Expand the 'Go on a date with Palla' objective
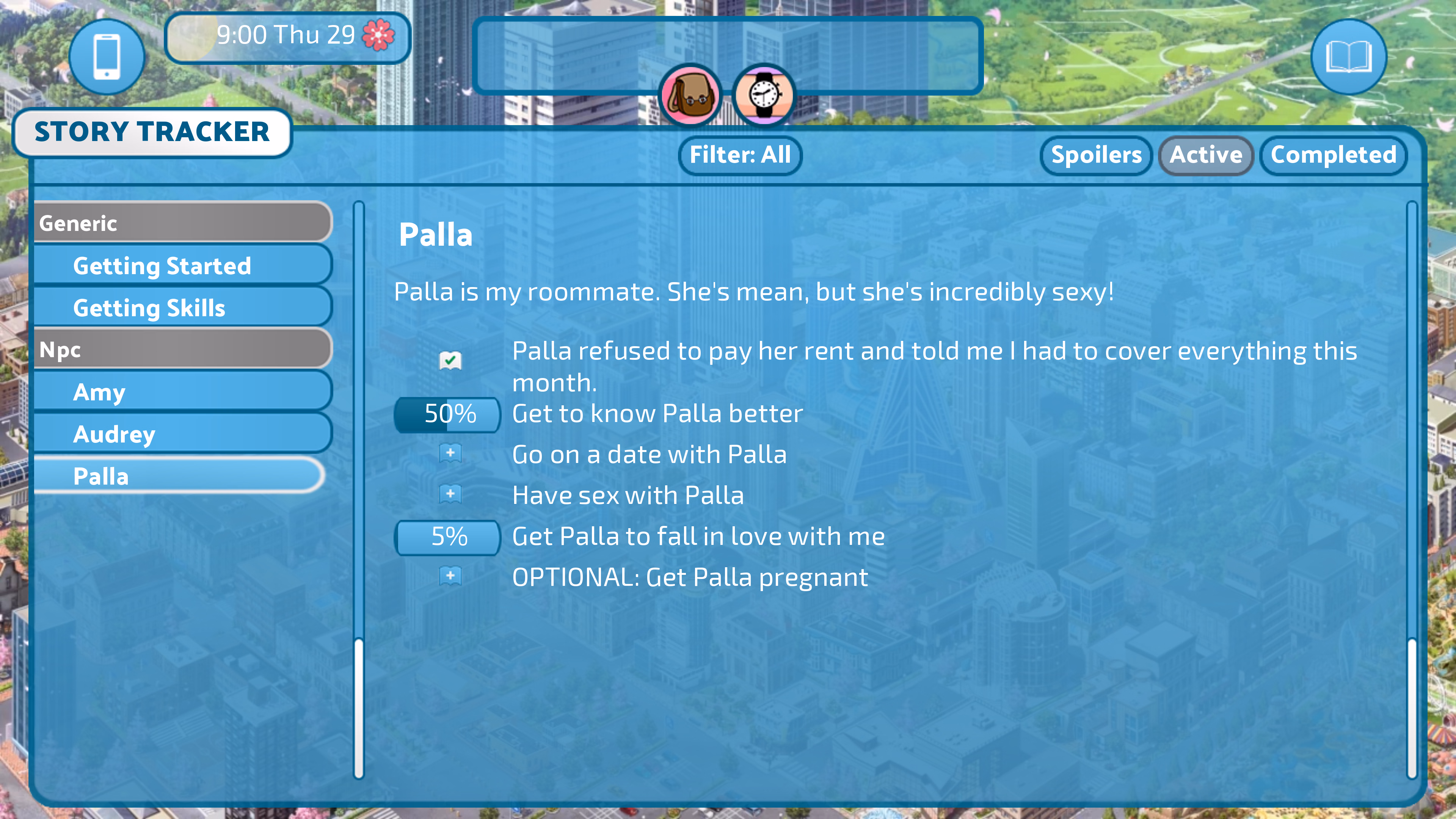Viewport: 1456px width, 819px height. (450, 454)
